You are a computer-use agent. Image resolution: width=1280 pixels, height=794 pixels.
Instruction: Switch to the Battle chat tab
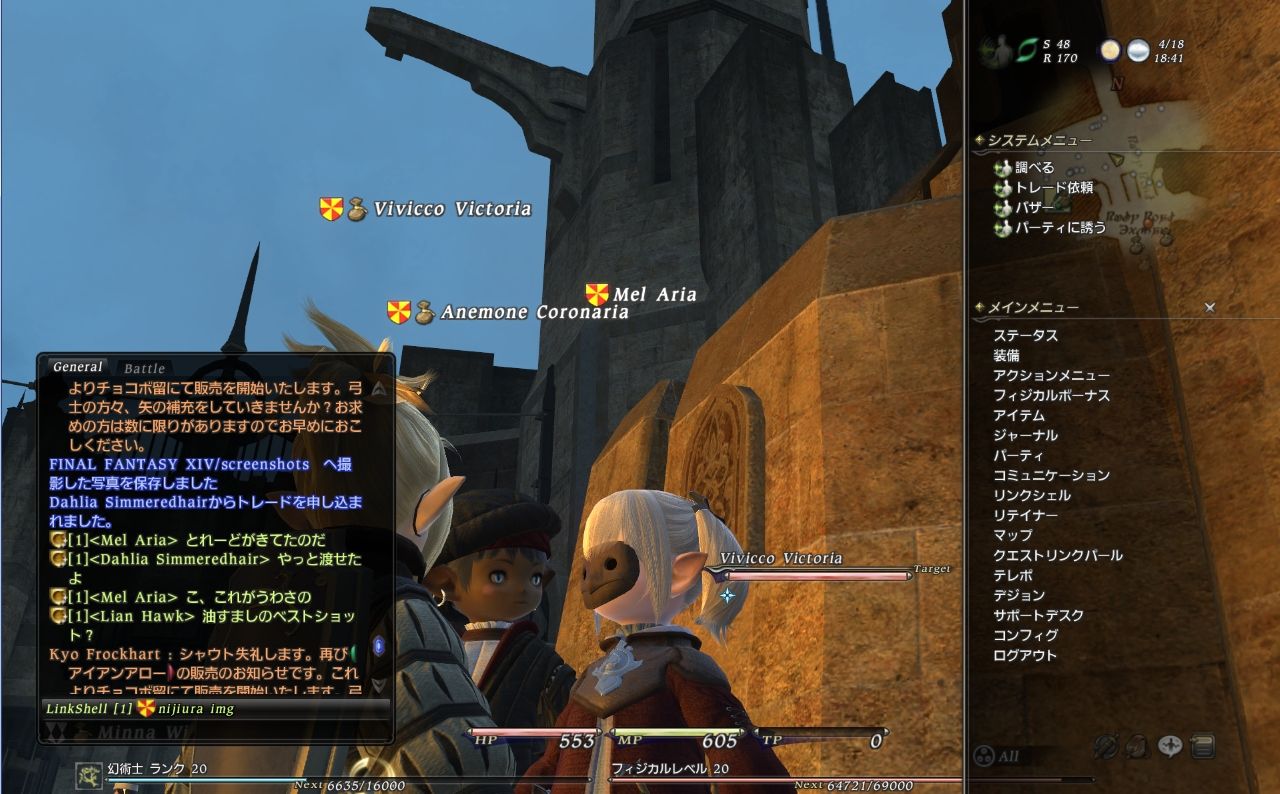click(143, 367)
